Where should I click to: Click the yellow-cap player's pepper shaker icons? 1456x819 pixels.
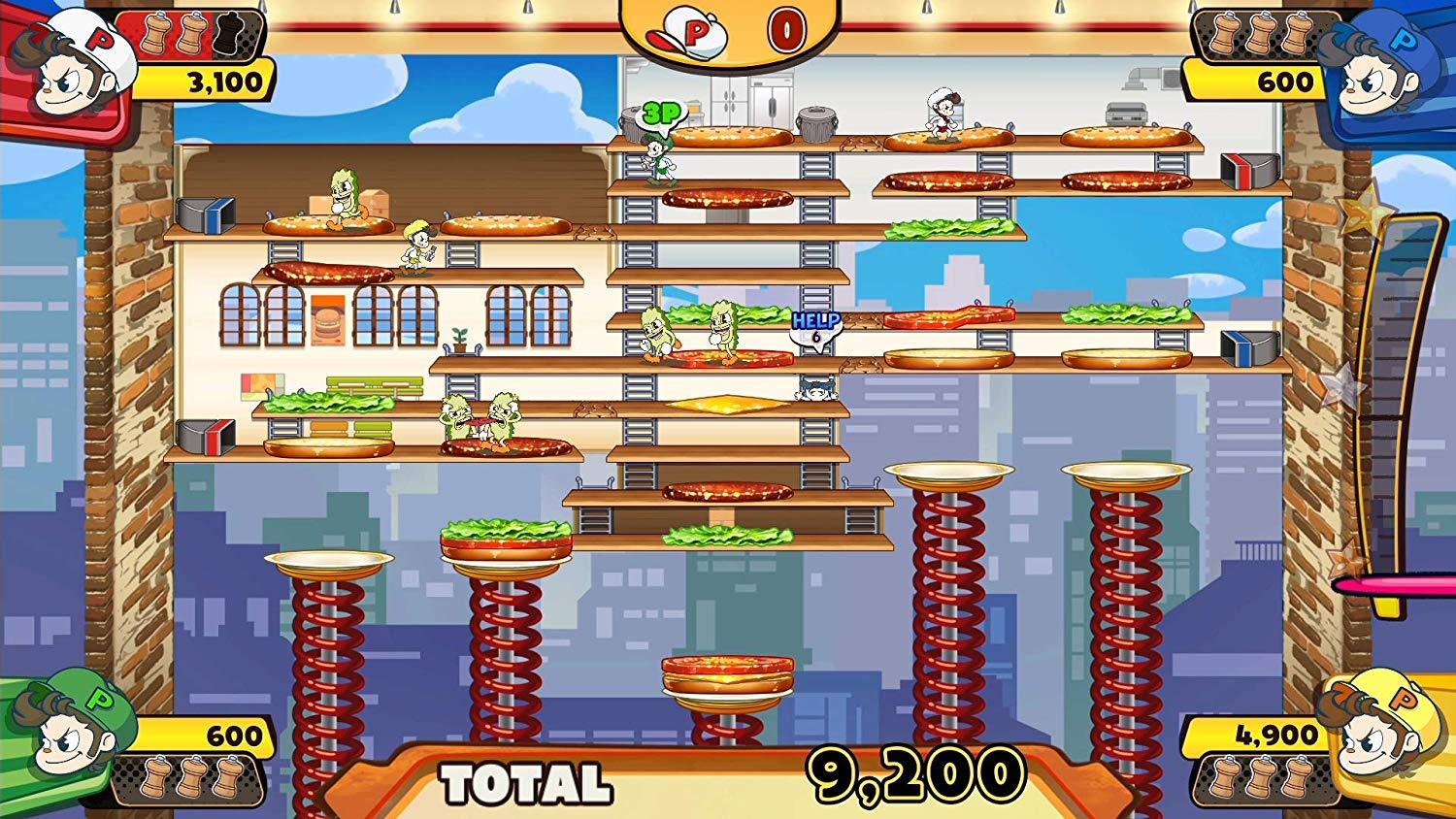[1259, 777]
